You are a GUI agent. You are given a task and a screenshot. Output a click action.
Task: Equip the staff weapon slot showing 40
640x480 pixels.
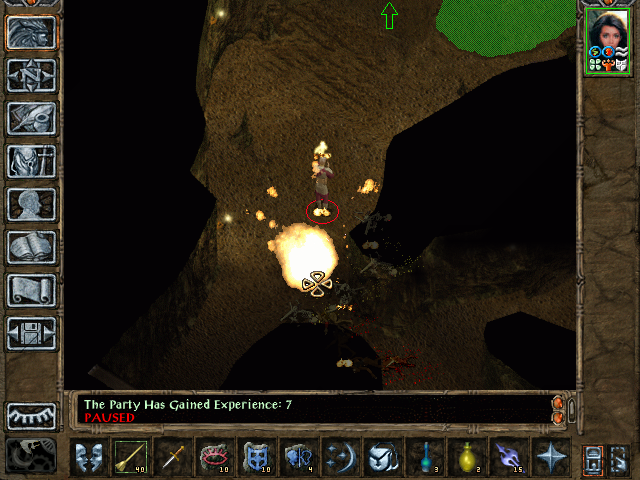click(130, 458)
